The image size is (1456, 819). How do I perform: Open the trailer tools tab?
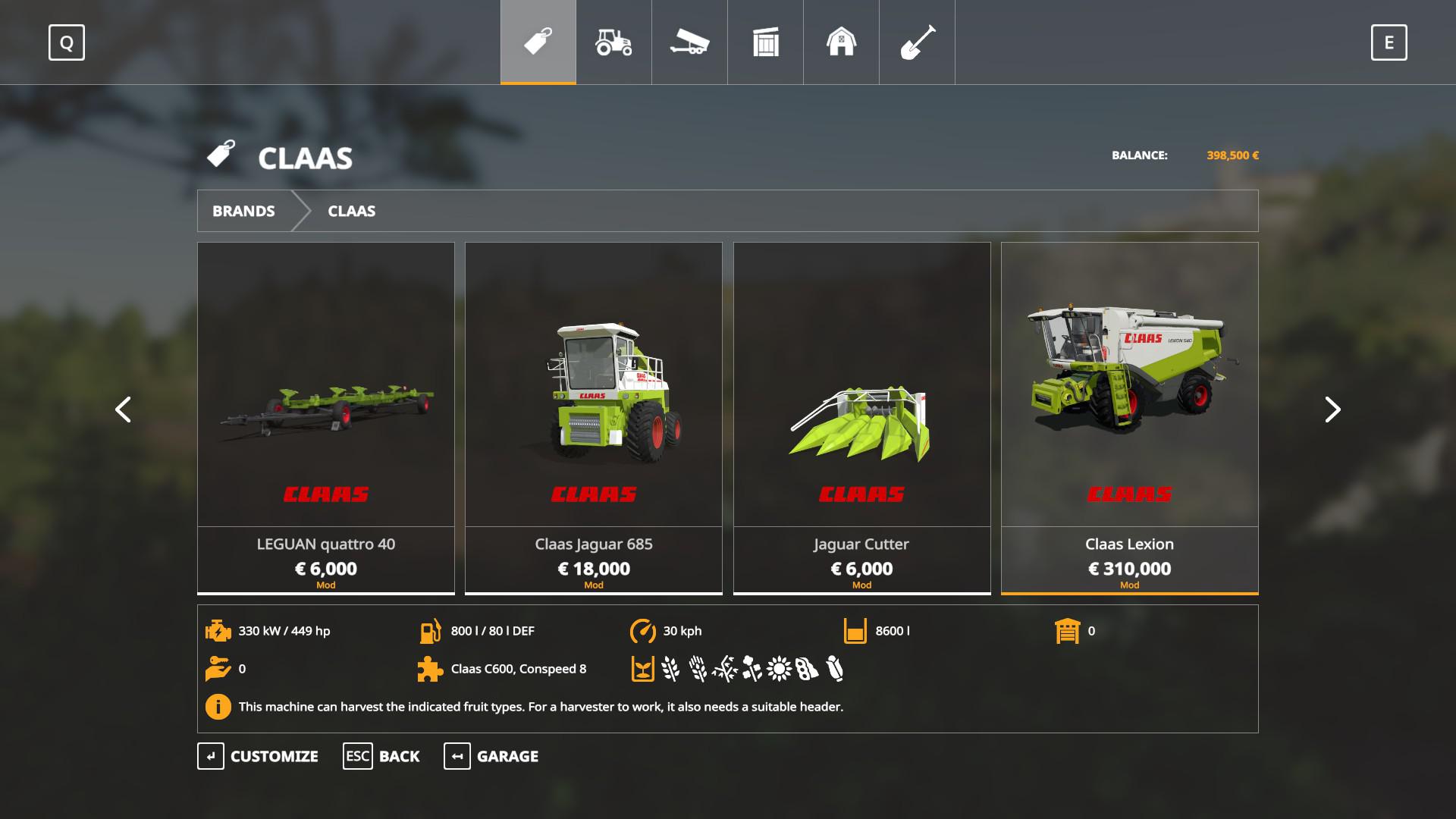click(689, 42)
